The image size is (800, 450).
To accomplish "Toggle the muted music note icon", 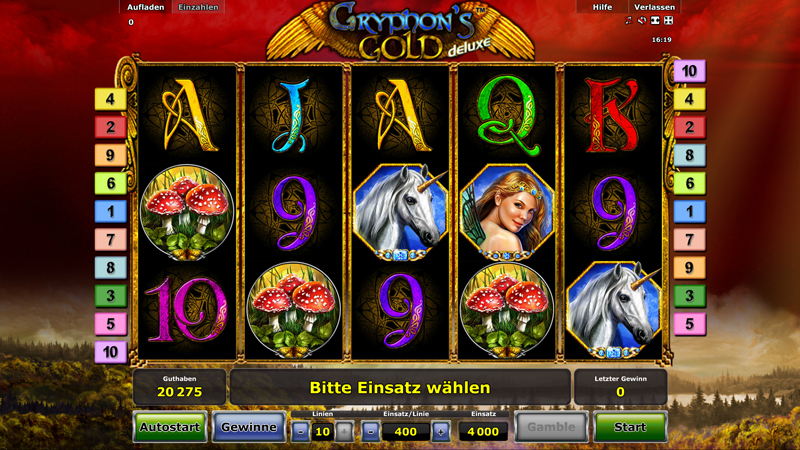I will click(x=628, y=21).
